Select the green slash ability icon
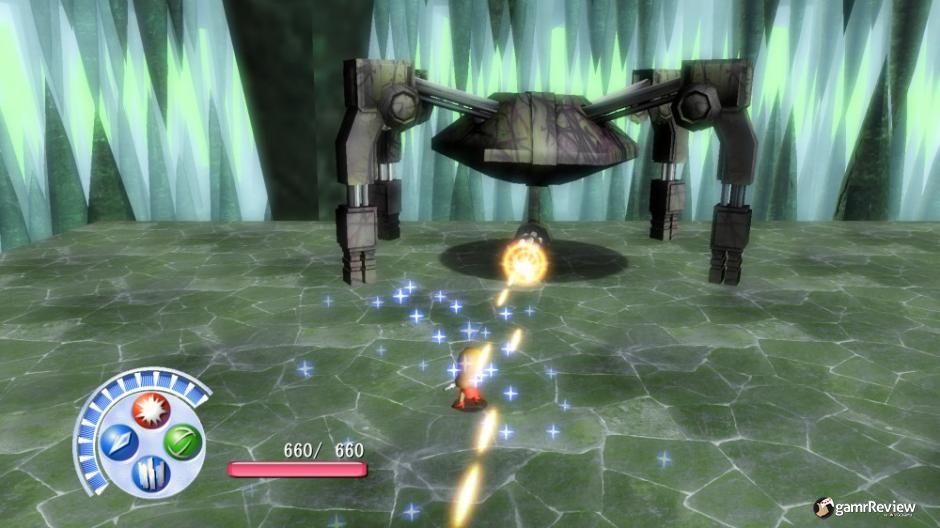Viewport: 940px width, 528px height. coord(182,441)
